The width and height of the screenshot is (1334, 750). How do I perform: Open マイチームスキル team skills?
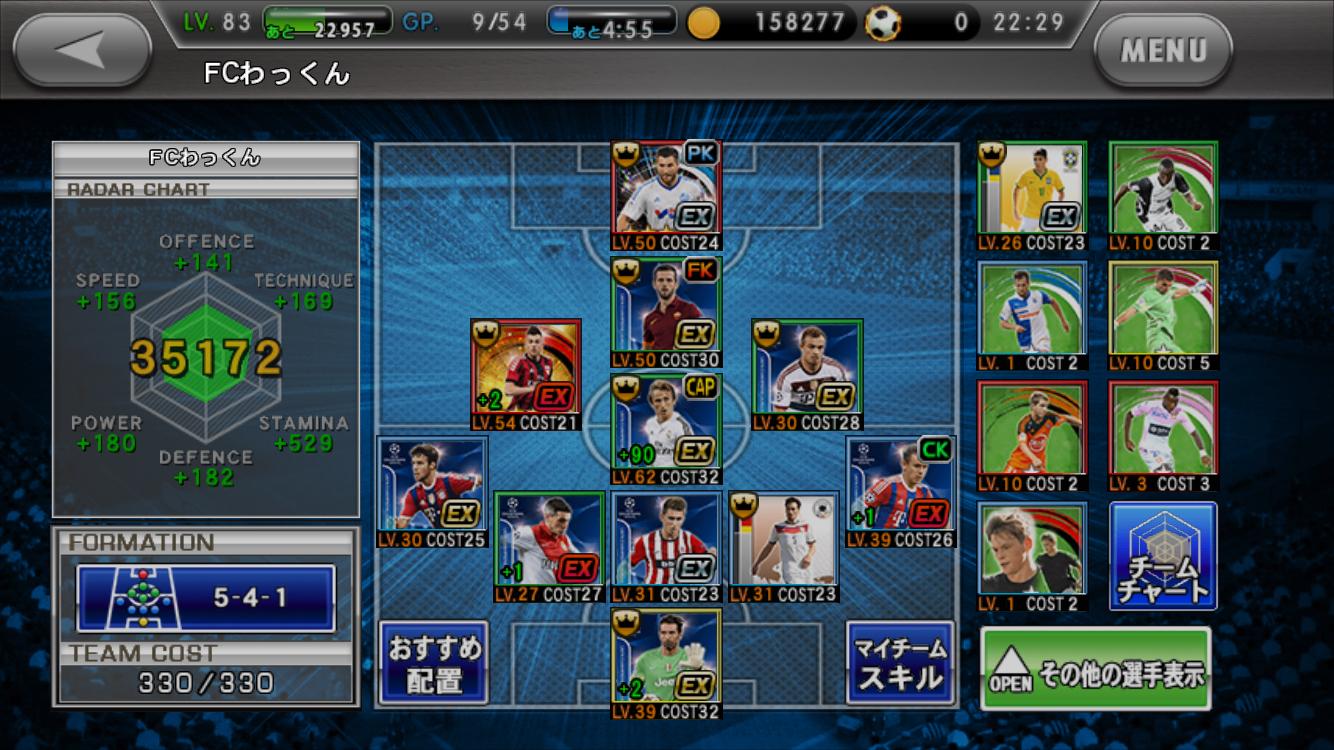click(x=899, y=663)
